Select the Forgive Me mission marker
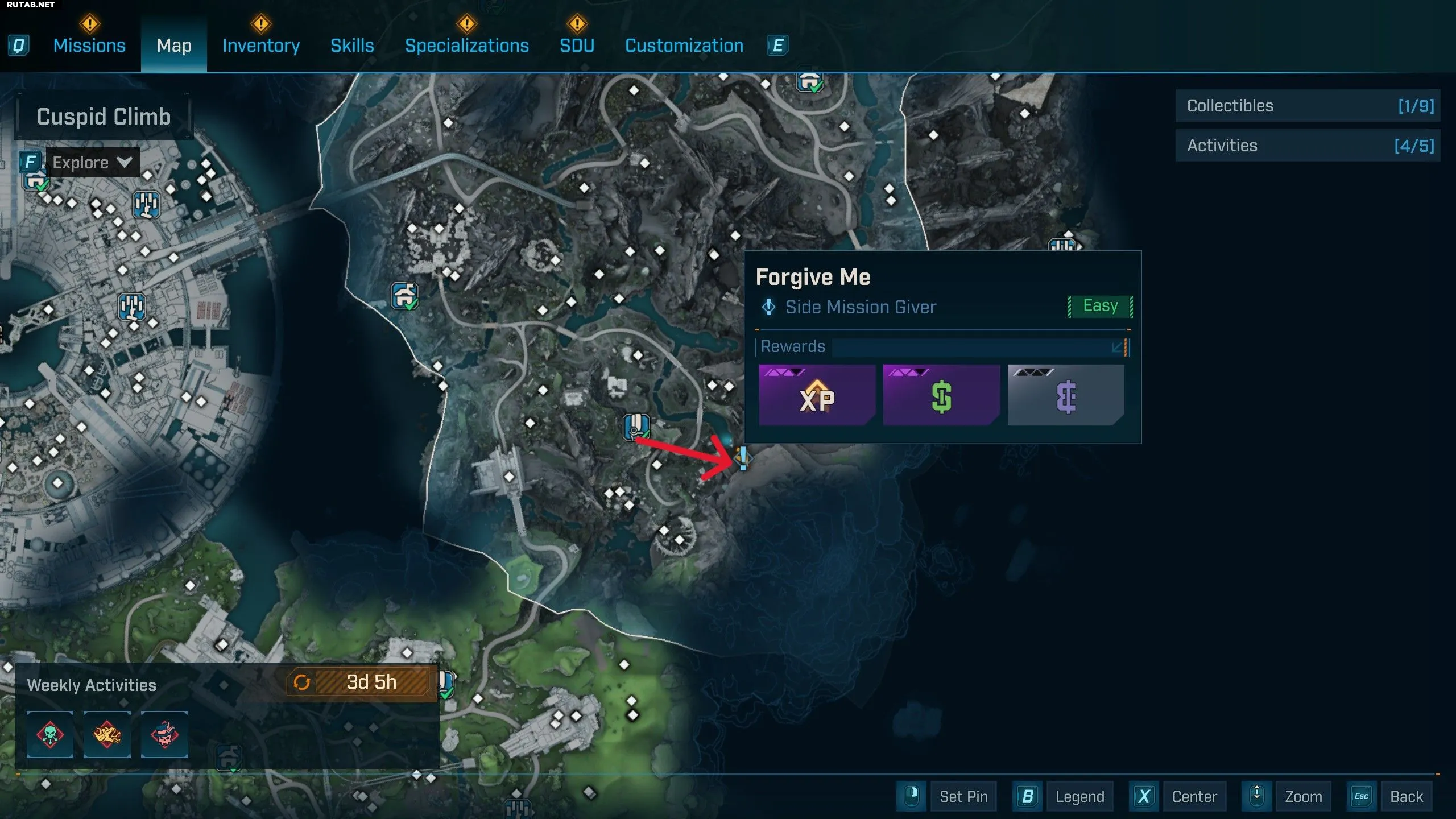Viewport: 1456px width, 819px height. click(x=743, y=458)
